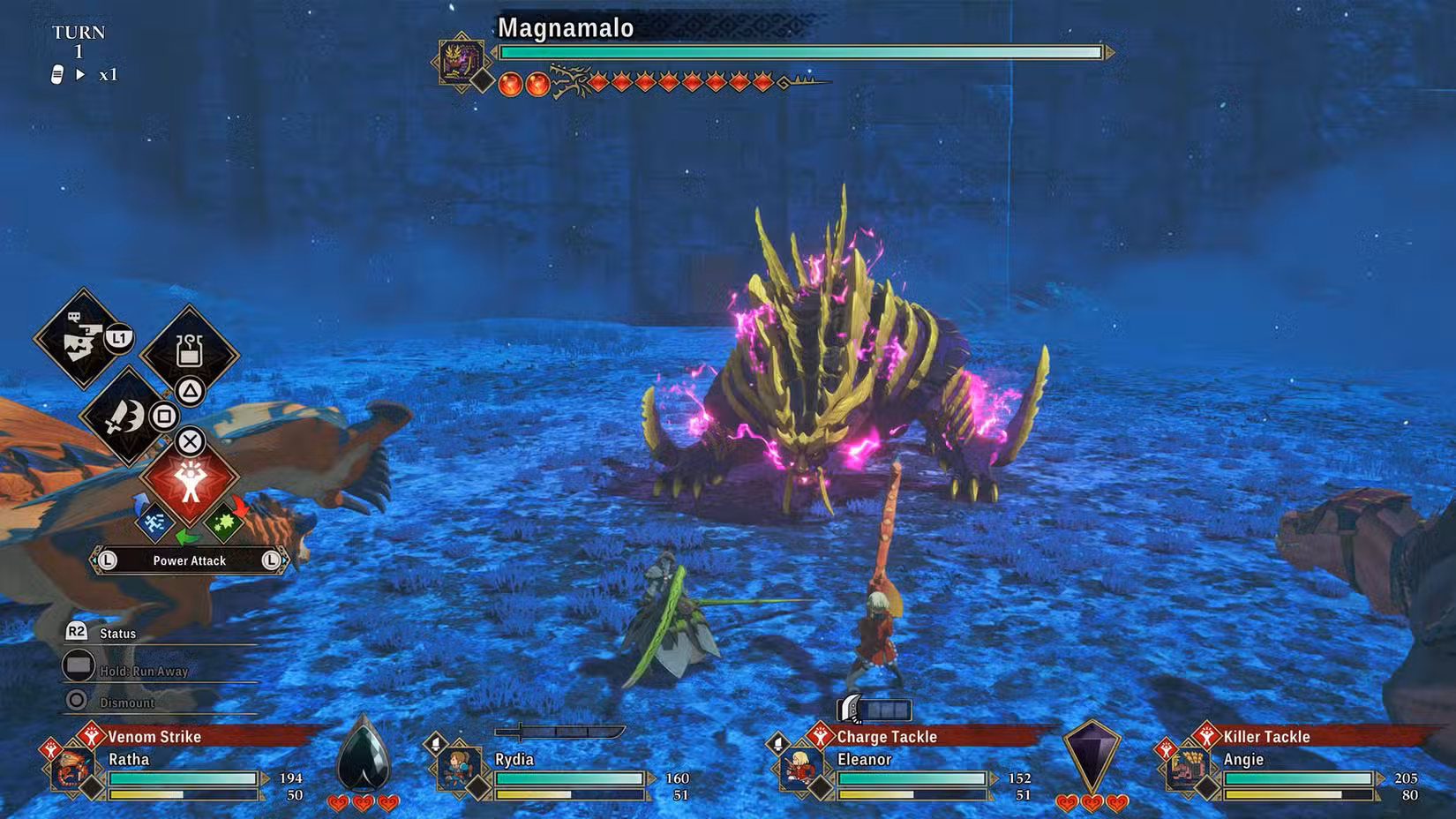Viewport: 1456px width, 819px height.
Task: Select the Charge Tackle label for Eleanor
Action: click(887, 736)
